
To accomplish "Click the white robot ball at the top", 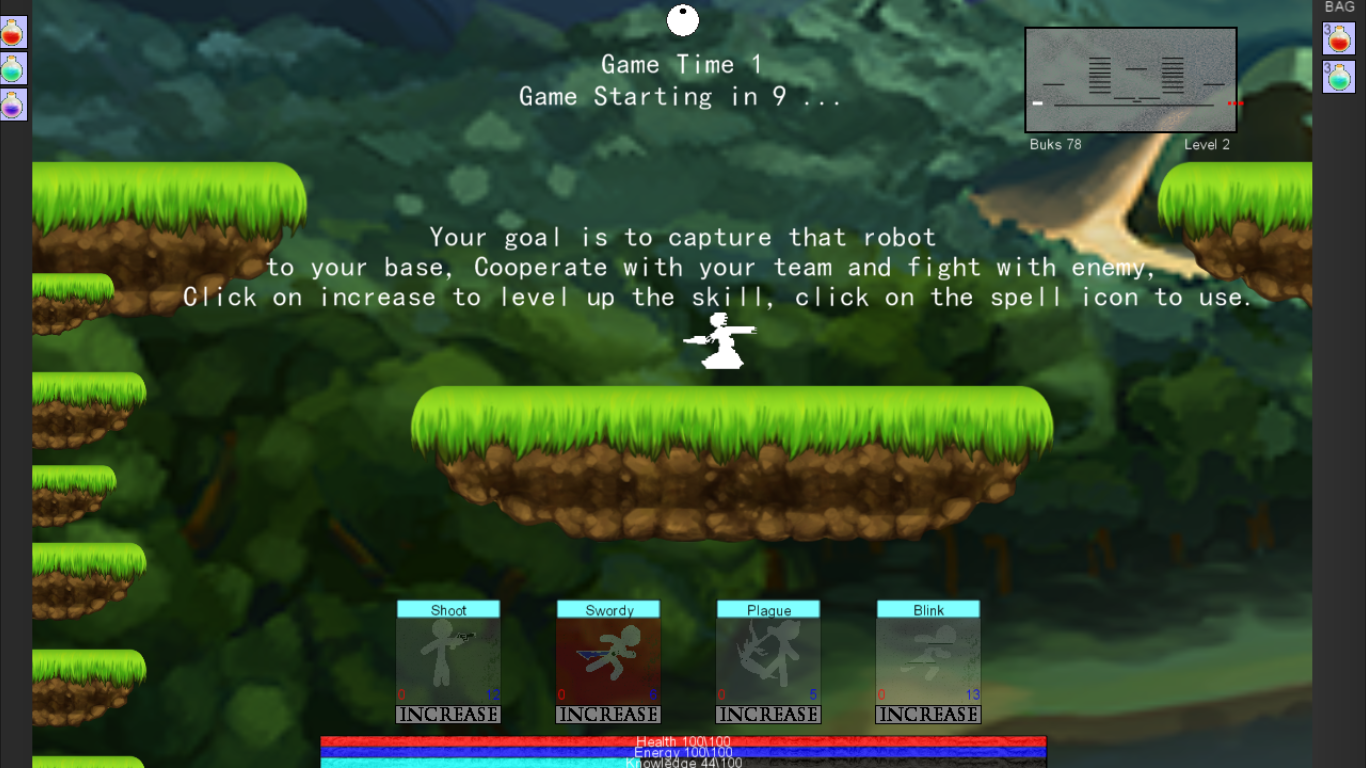I will click(x=683, y=19).
